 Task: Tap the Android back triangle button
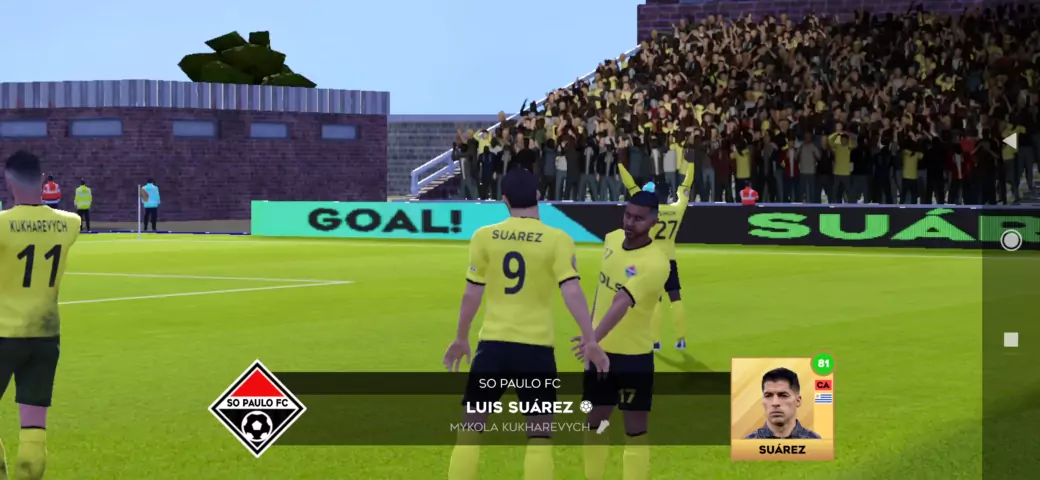[x=1010, y=141]
